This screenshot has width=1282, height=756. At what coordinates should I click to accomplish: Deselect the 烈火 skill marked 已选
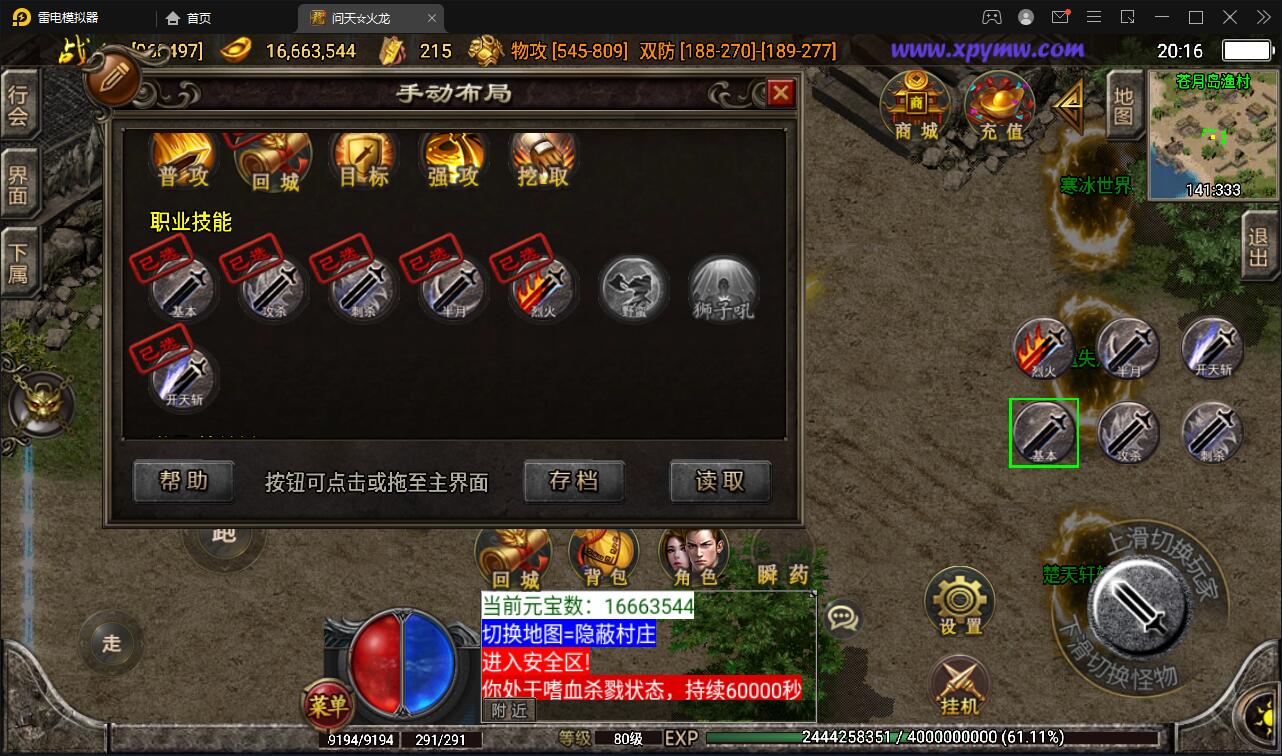coord(542,290)
